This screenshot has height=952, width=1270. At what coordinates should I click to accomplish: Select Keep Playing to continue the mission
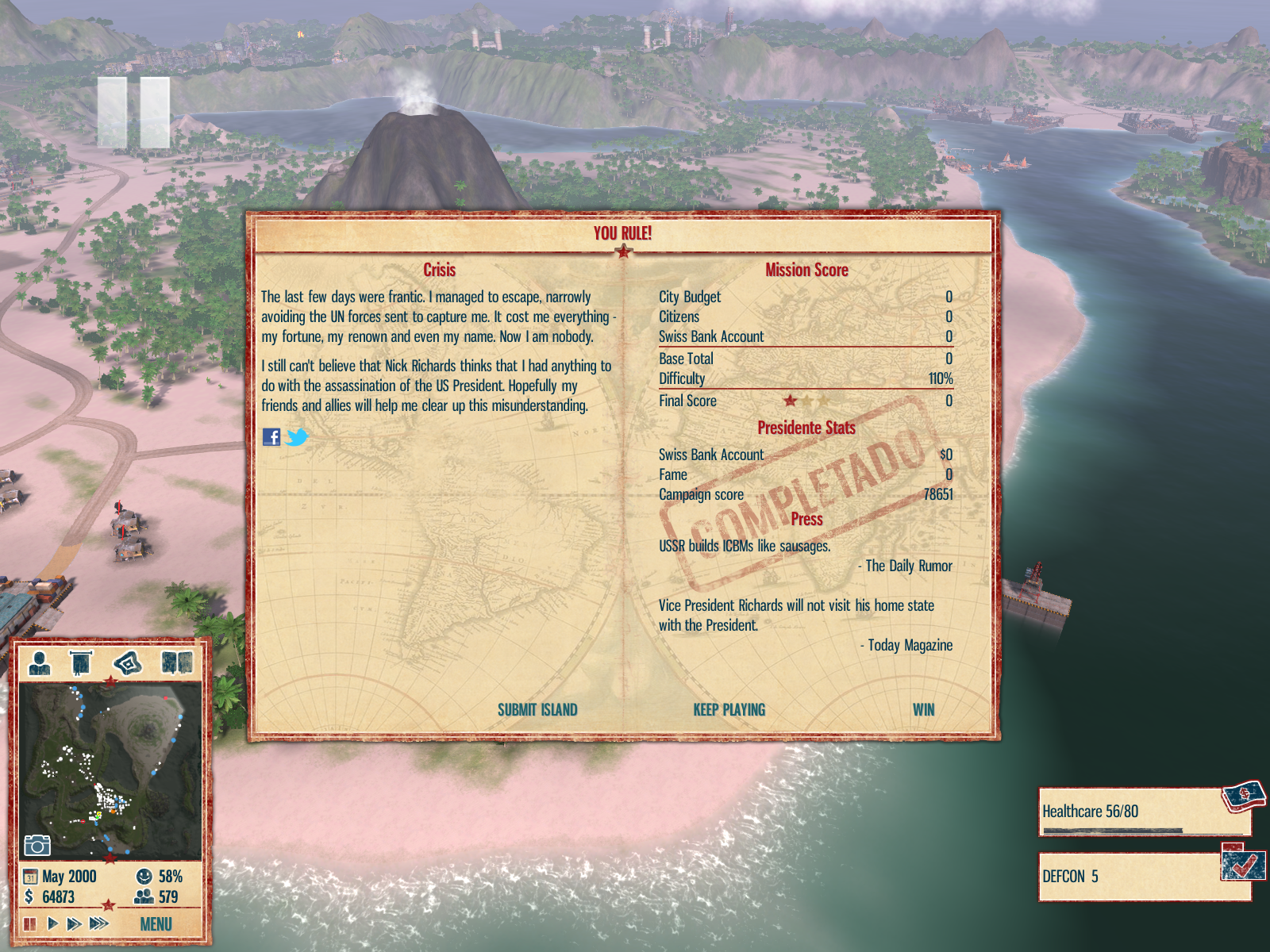(729, 710)
